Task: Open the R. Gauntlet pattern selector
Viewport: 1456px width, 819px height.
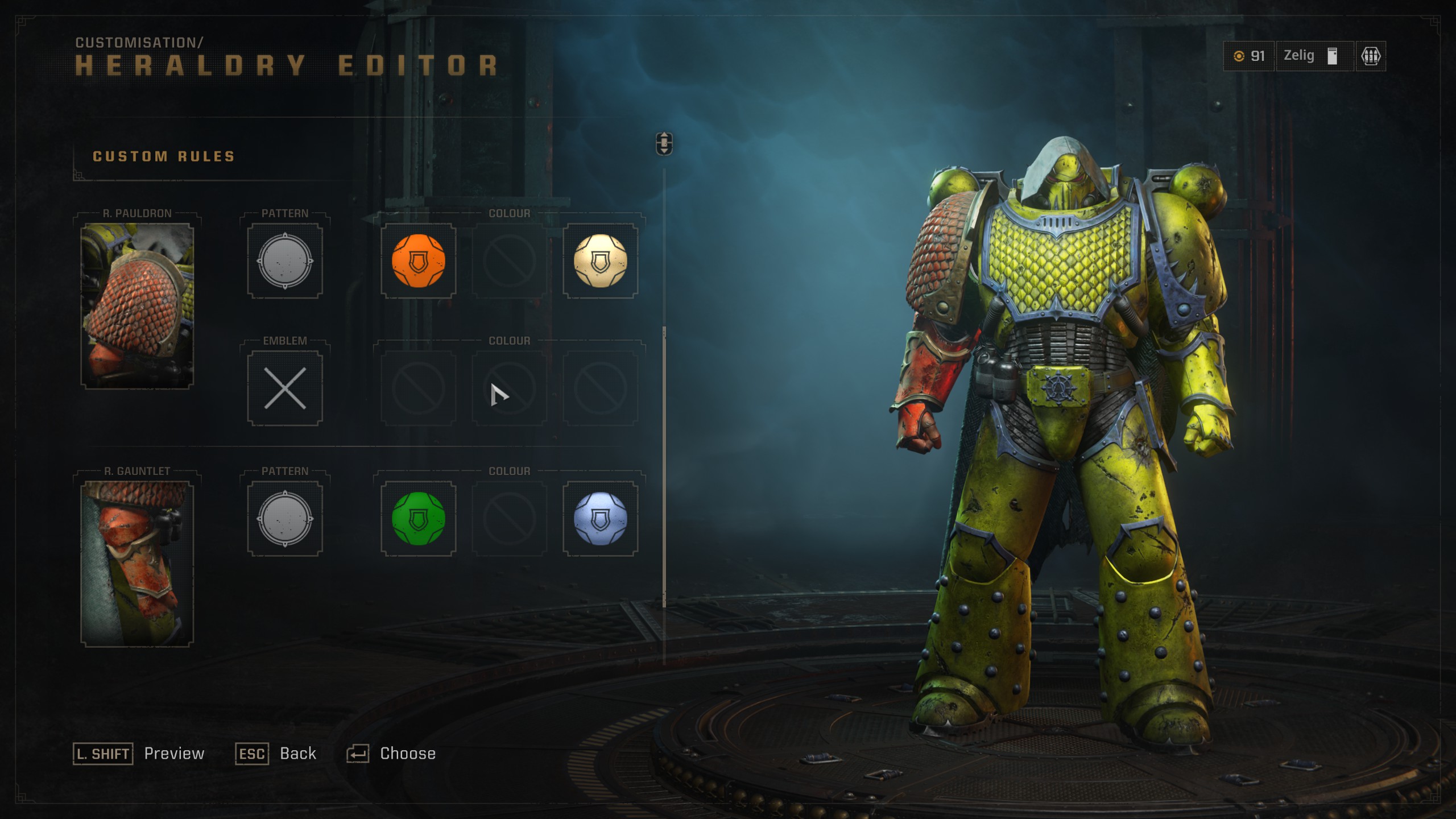Action: 285,518
